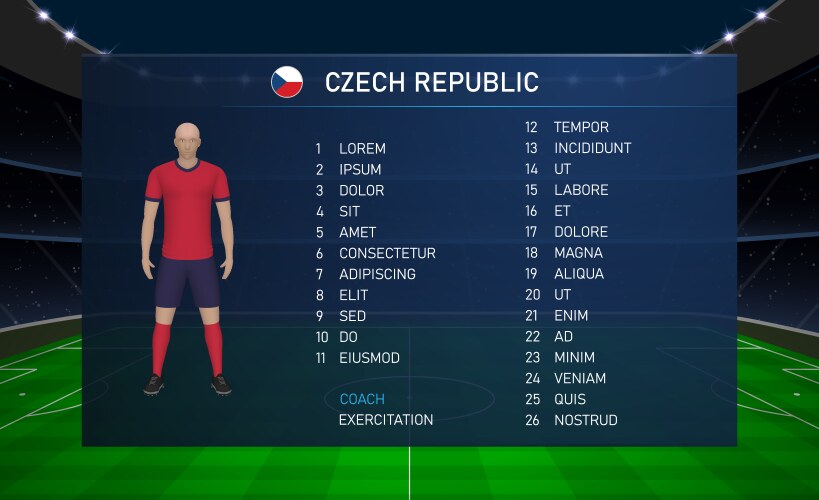819x500 pixels.
Task: Click the VENIAM squad entry
Action: point(580,379)
